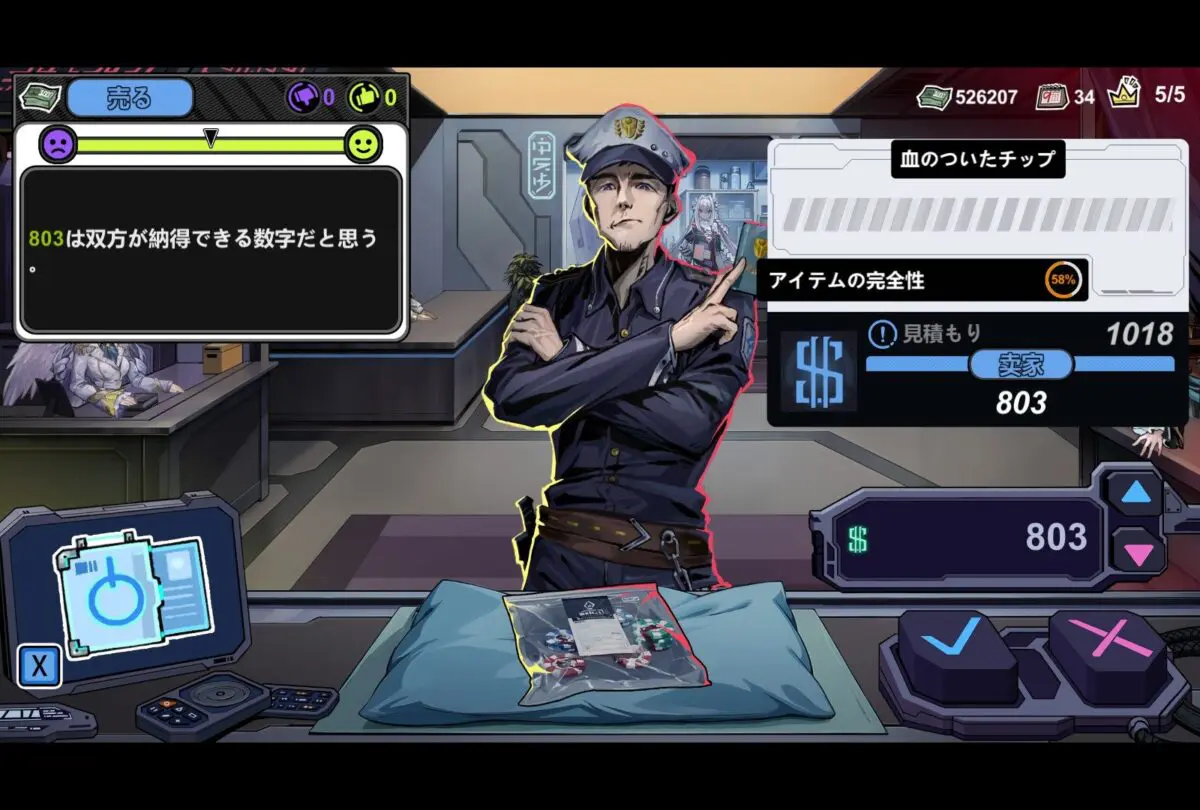Click the 売る sell button

[x=130, y=98]
